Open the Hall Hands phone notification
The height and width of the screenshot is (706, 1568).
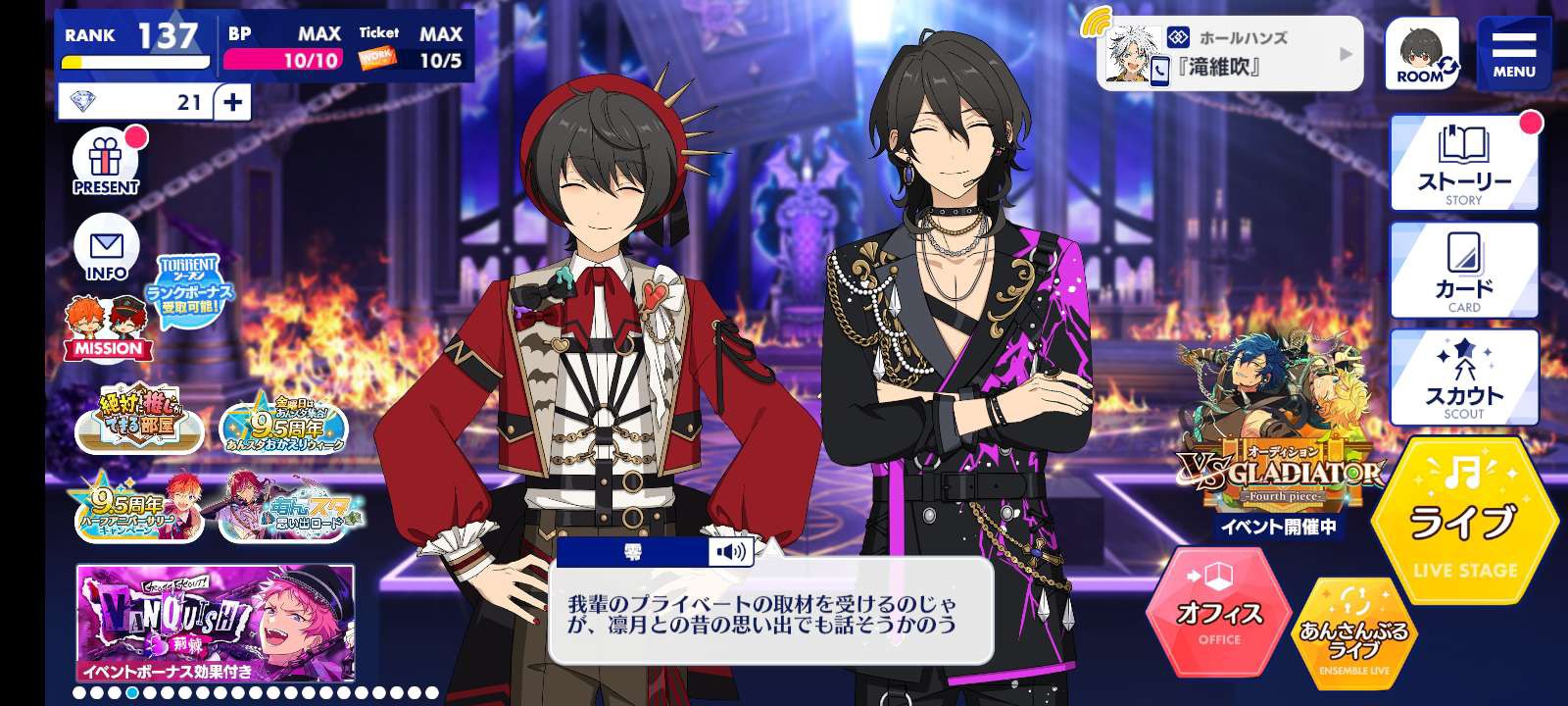[x=1230, y=54]
